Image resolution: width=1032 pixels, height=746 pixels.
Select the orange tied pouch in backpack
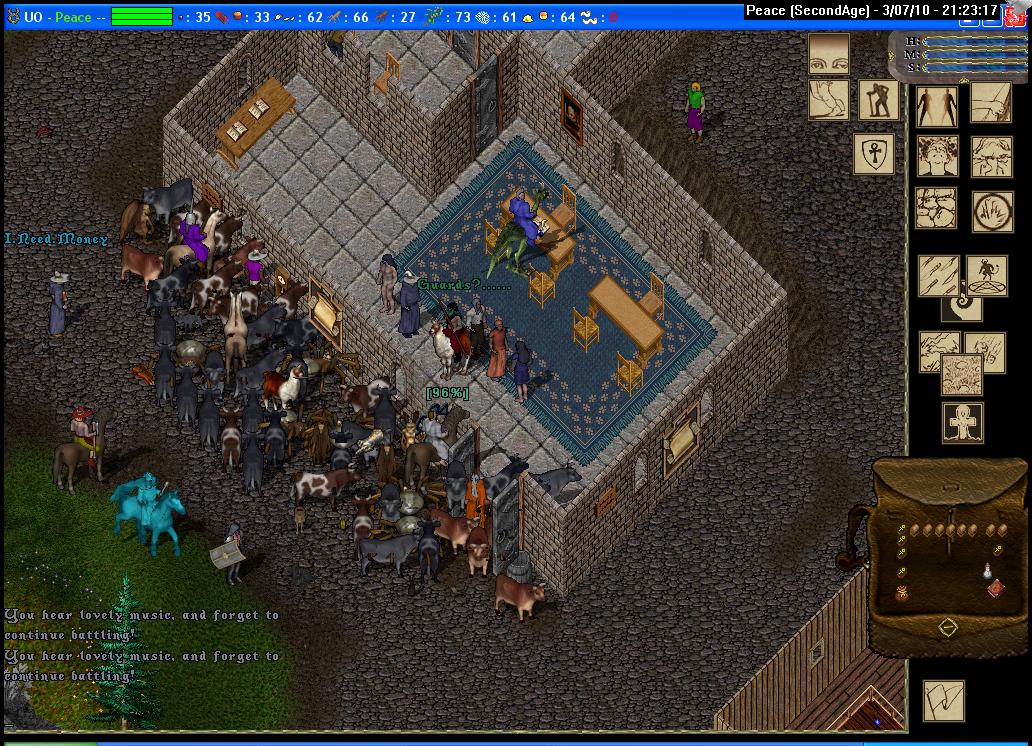point(901,594)
